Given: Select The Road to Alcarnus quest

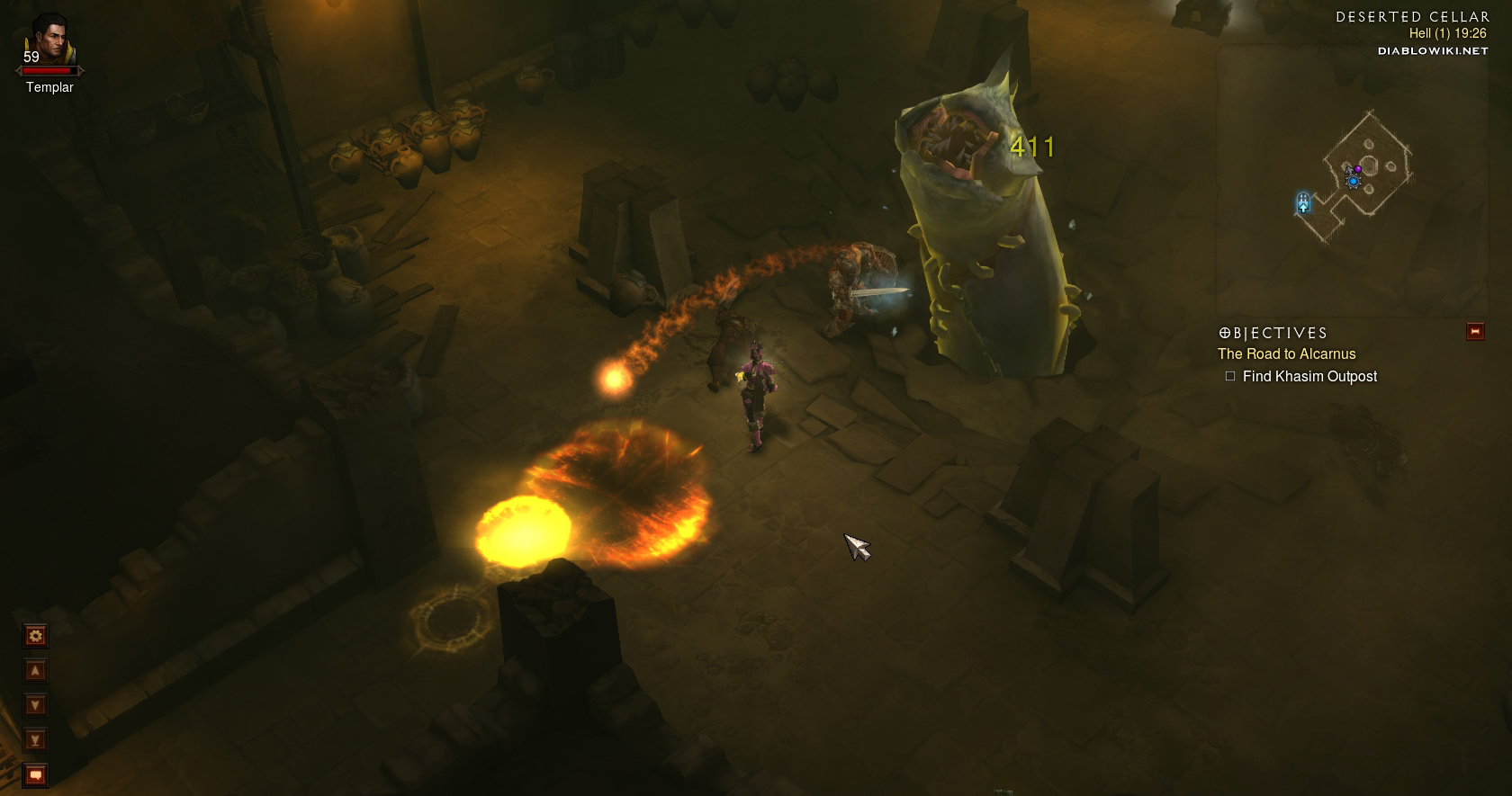Looking at the screenshot, I should 1286,354.
